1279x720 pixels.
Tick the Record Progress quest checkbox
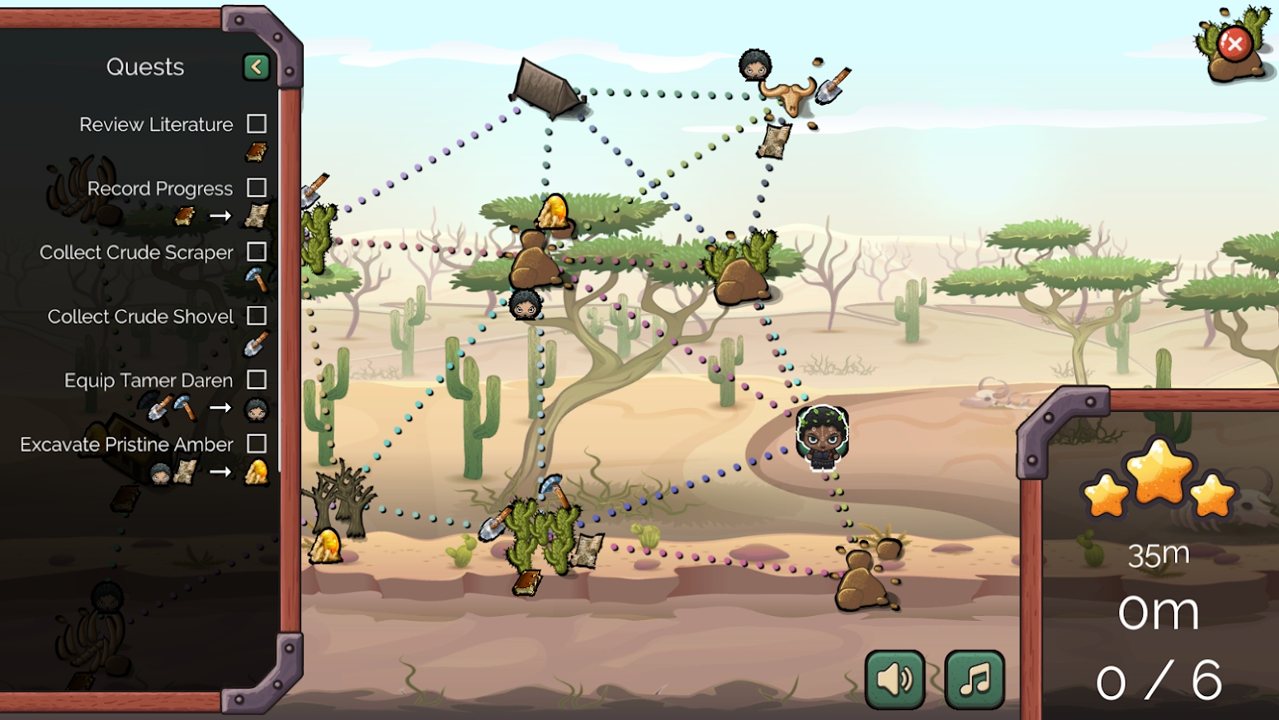[257, 188]
